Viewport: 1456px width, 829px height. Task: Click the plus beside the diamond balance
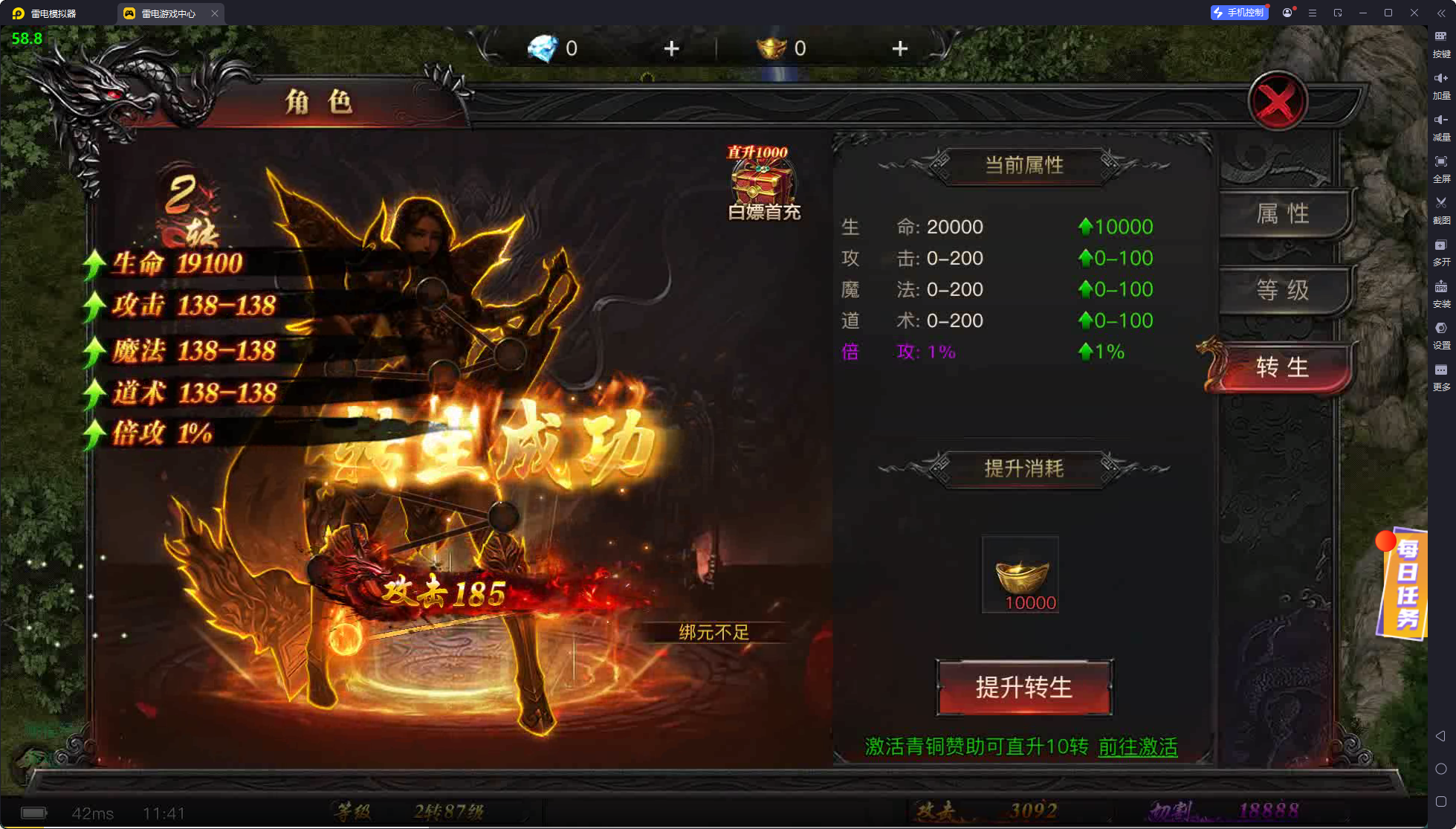(670, 48)
